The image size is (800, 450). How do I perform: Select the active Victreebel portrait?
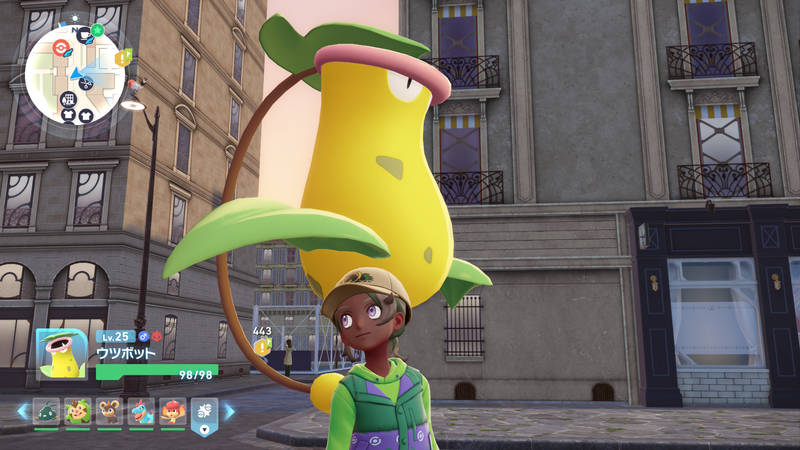(62, 354)
